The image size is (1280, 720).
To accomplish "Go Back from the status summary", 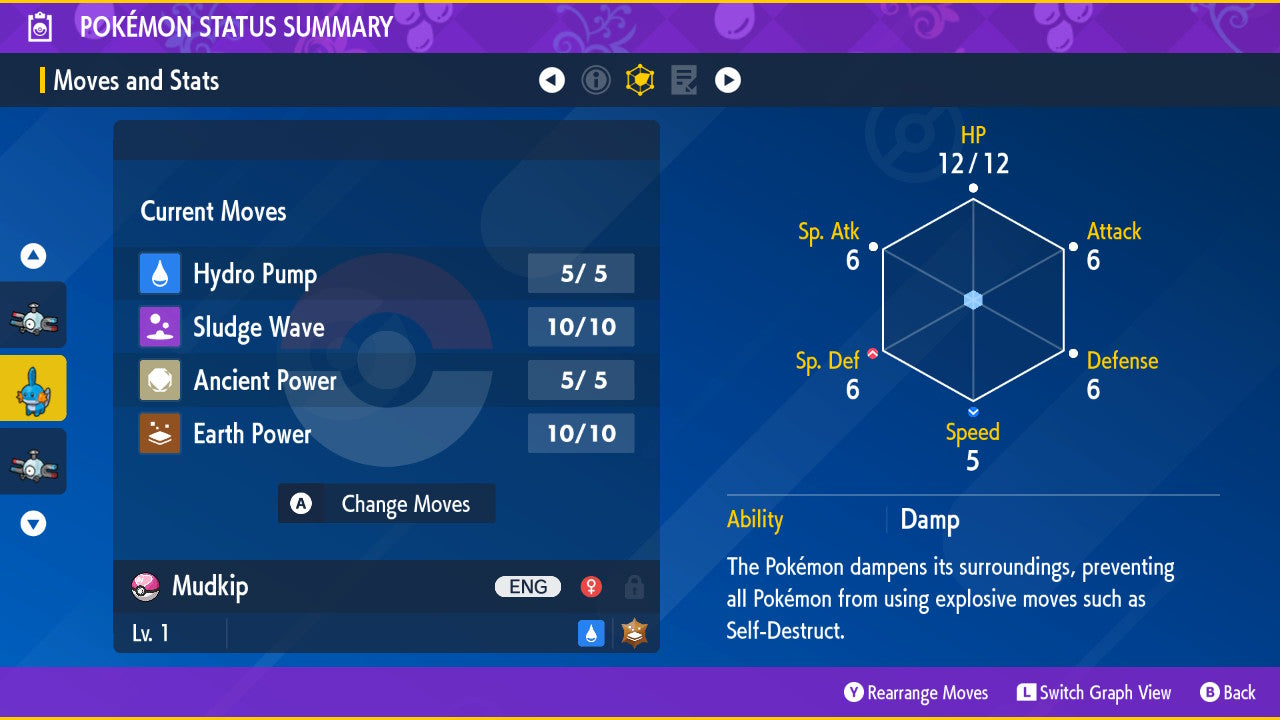I will (x=1228, y=693).
